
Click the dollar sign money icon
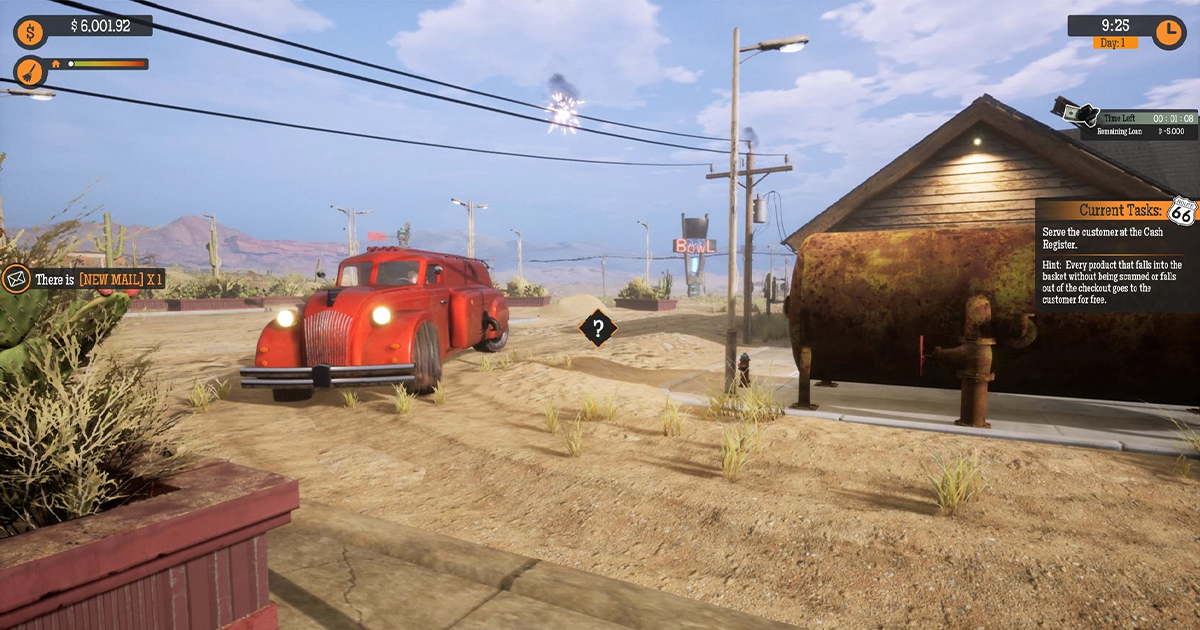(x=29, y=32)
